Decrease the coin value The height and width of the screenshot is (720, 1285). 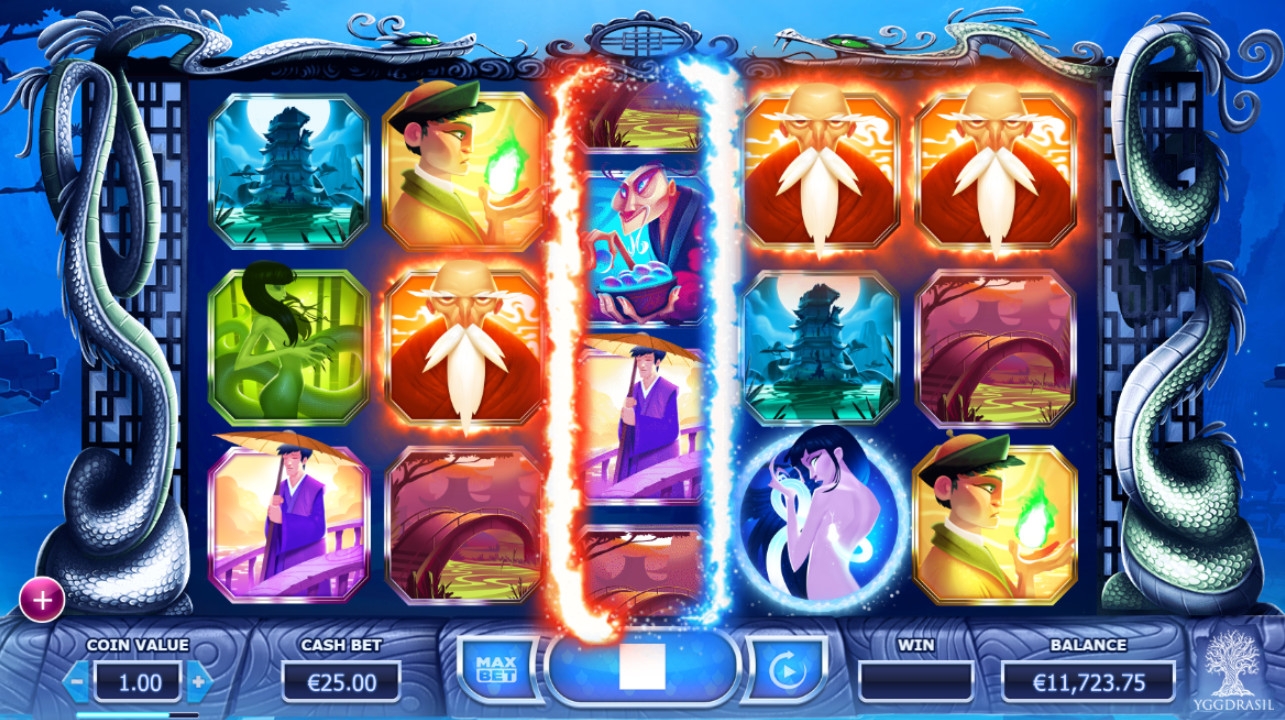pos(76,683)
